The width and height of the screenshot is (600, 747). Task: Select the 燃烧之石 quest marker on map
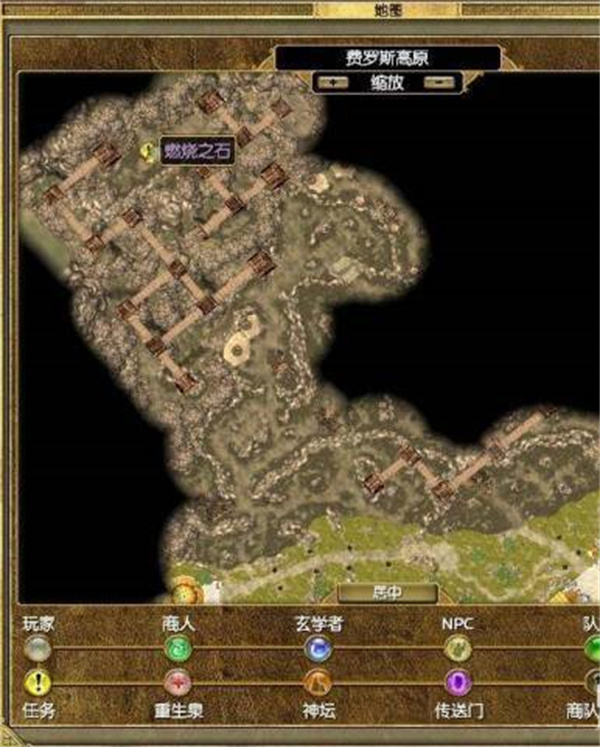point(150,152)
